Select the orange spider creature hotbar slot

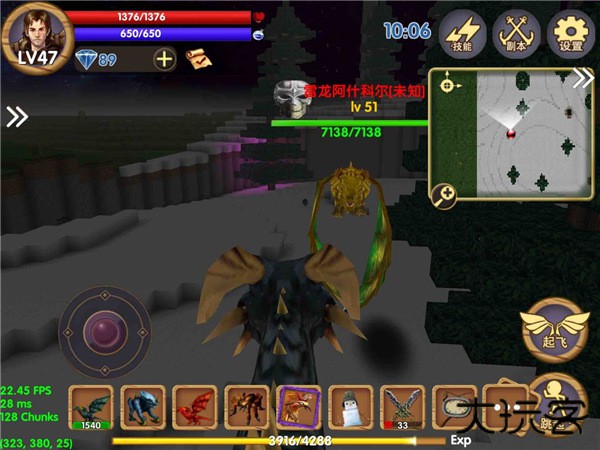pos(247,407)
